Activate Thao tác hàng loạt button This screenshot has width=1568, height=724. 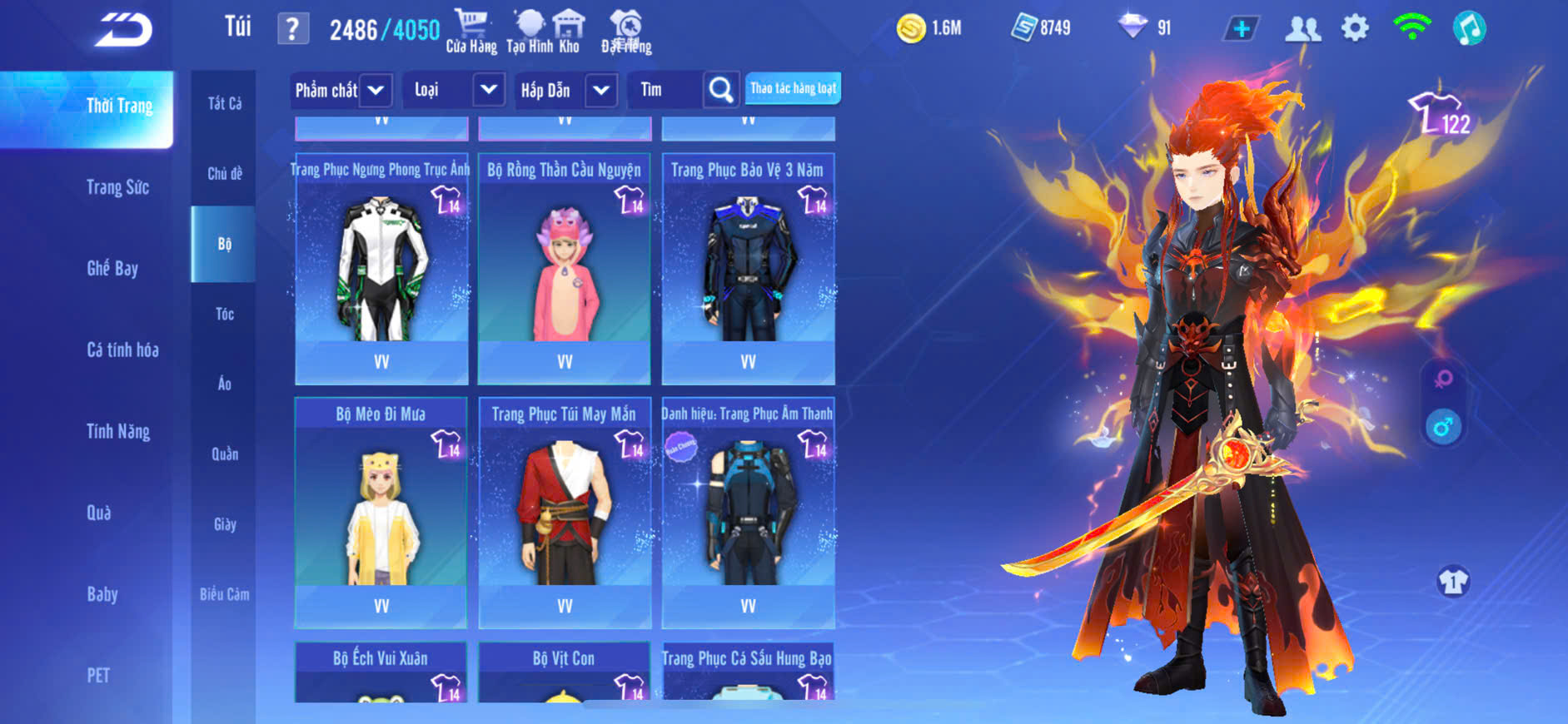pyautogui.click(x=793, y=88)
